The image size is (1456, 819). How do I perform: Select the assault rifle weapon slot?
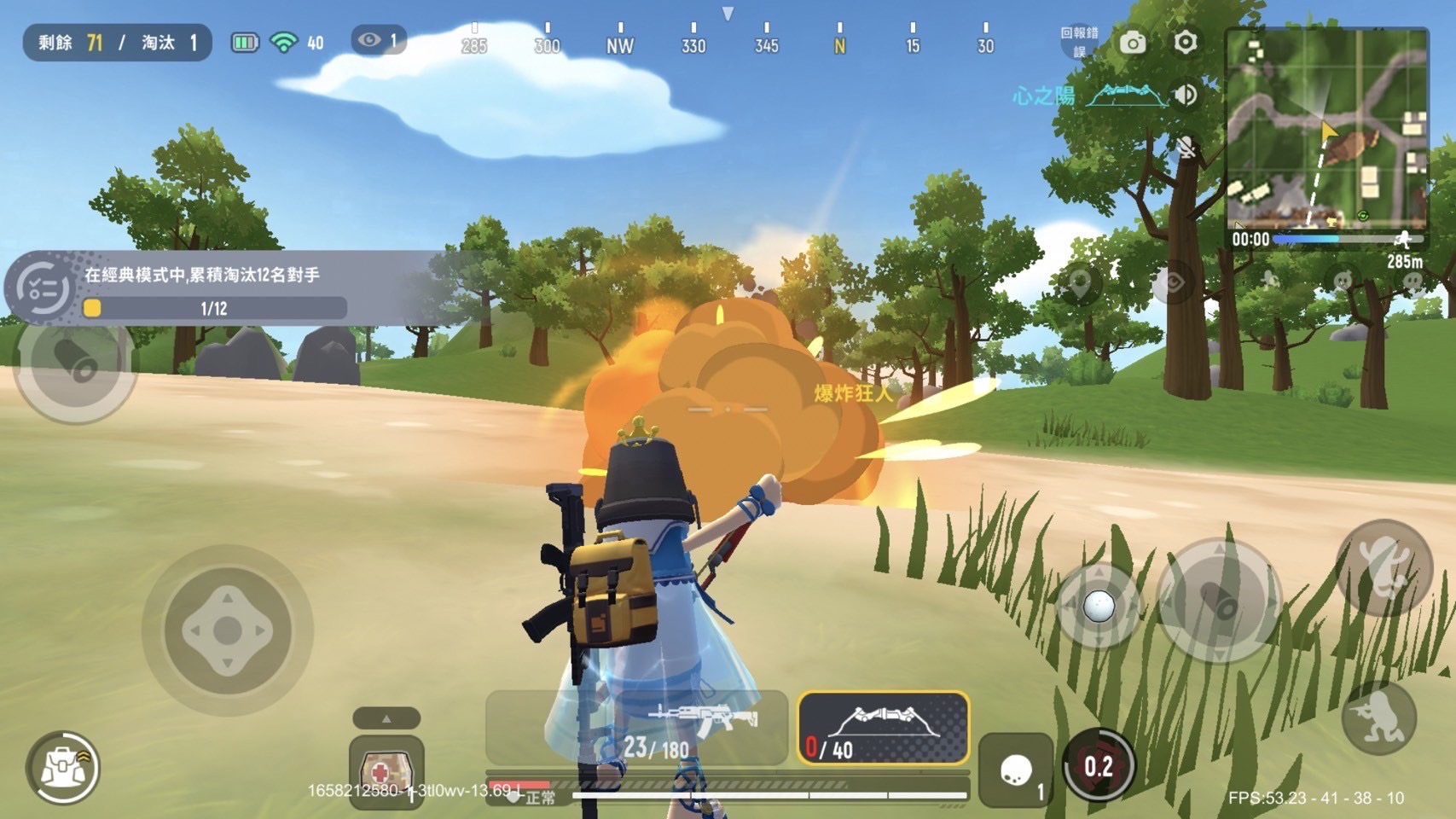coord(636,728)
